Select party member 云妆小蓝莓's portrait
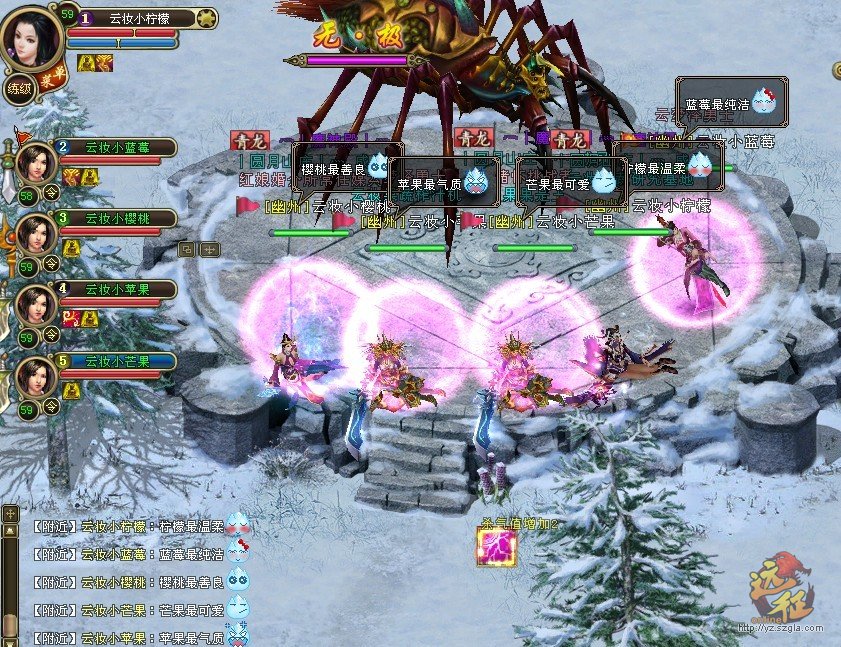The height and width of the screenshot is (647, 841). click(x=36, y=161)
